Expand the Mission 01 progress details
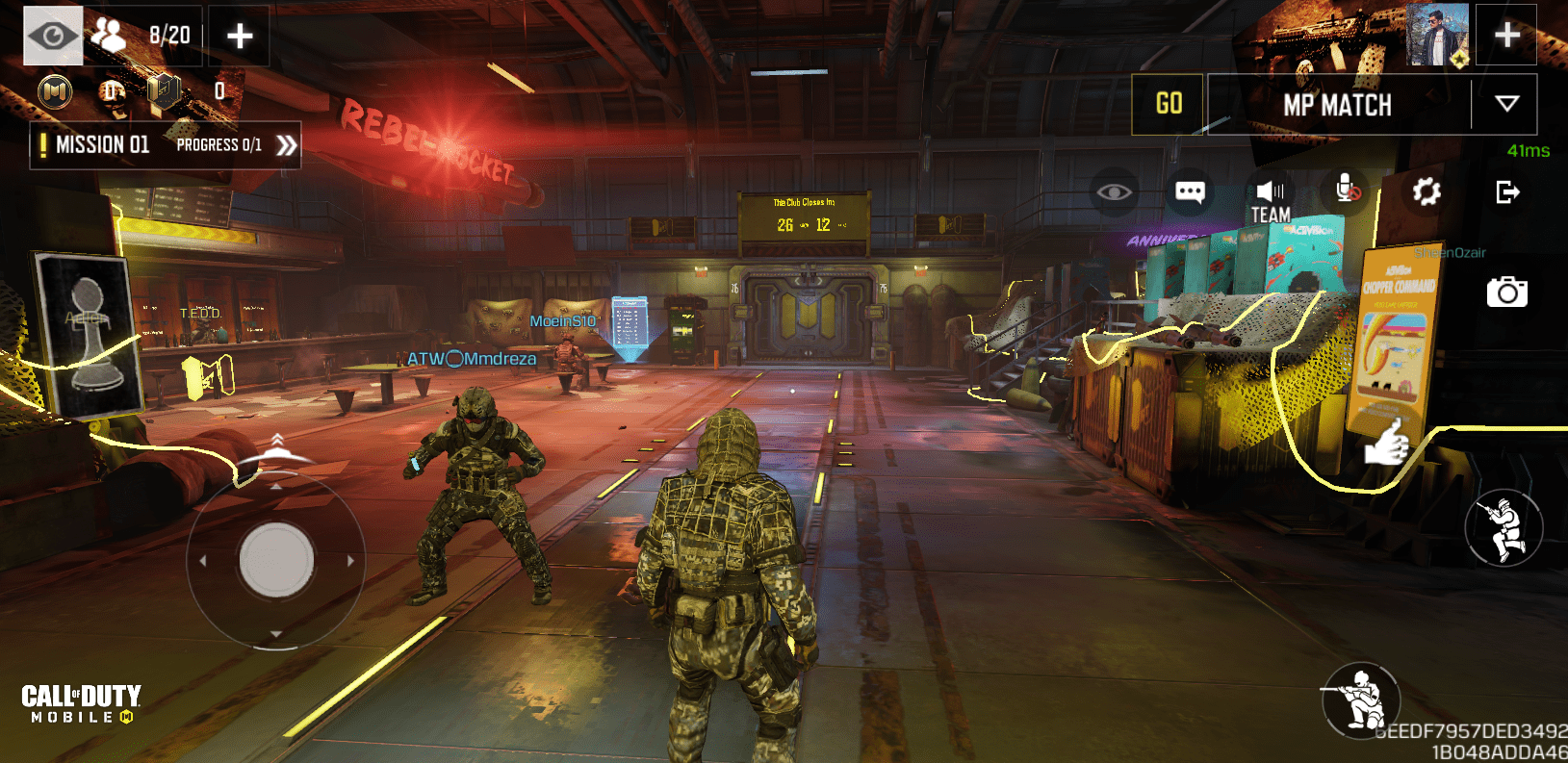The width and height of the screenshot is (1568, 763). [x=285, y=143]
